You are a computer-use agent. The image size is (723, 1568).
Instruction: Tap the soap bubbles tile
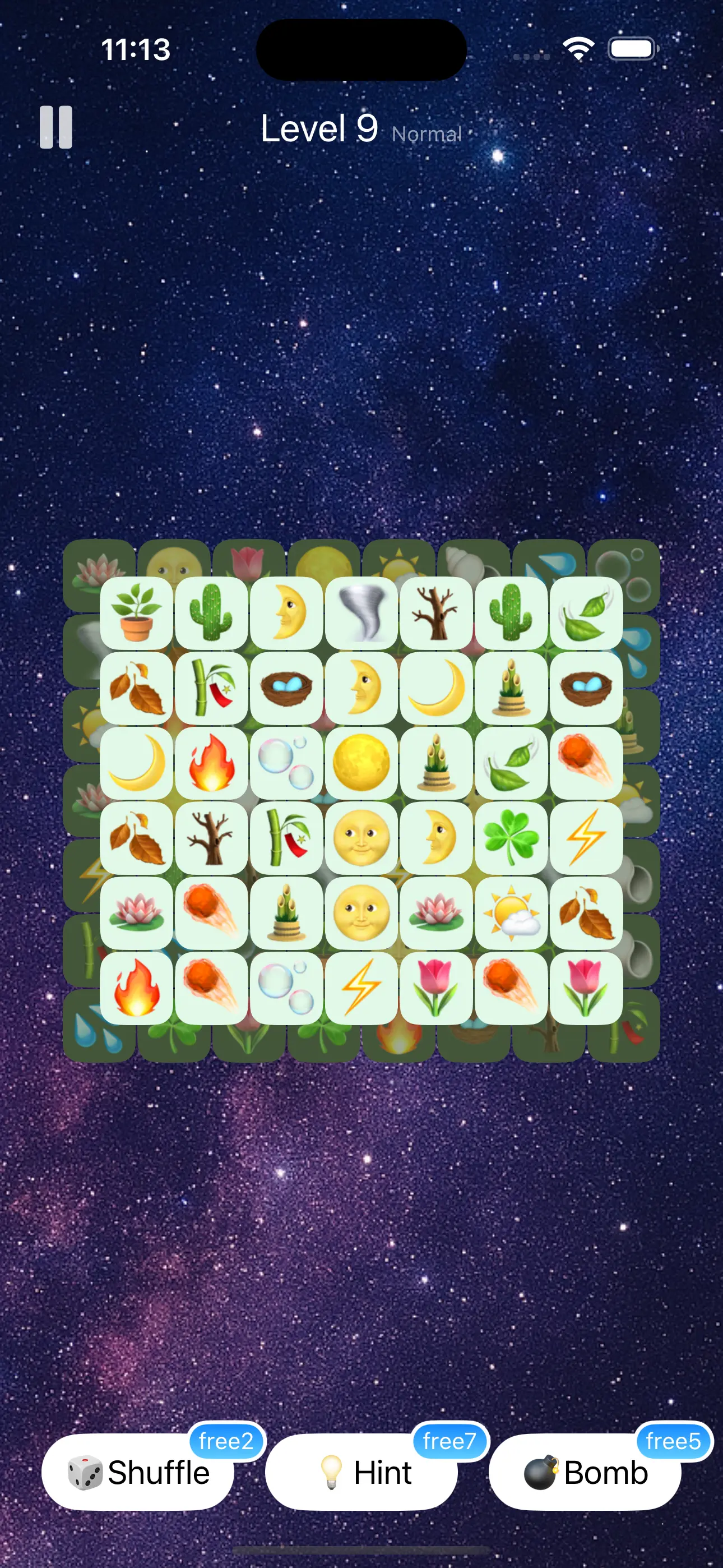(286, 761)
